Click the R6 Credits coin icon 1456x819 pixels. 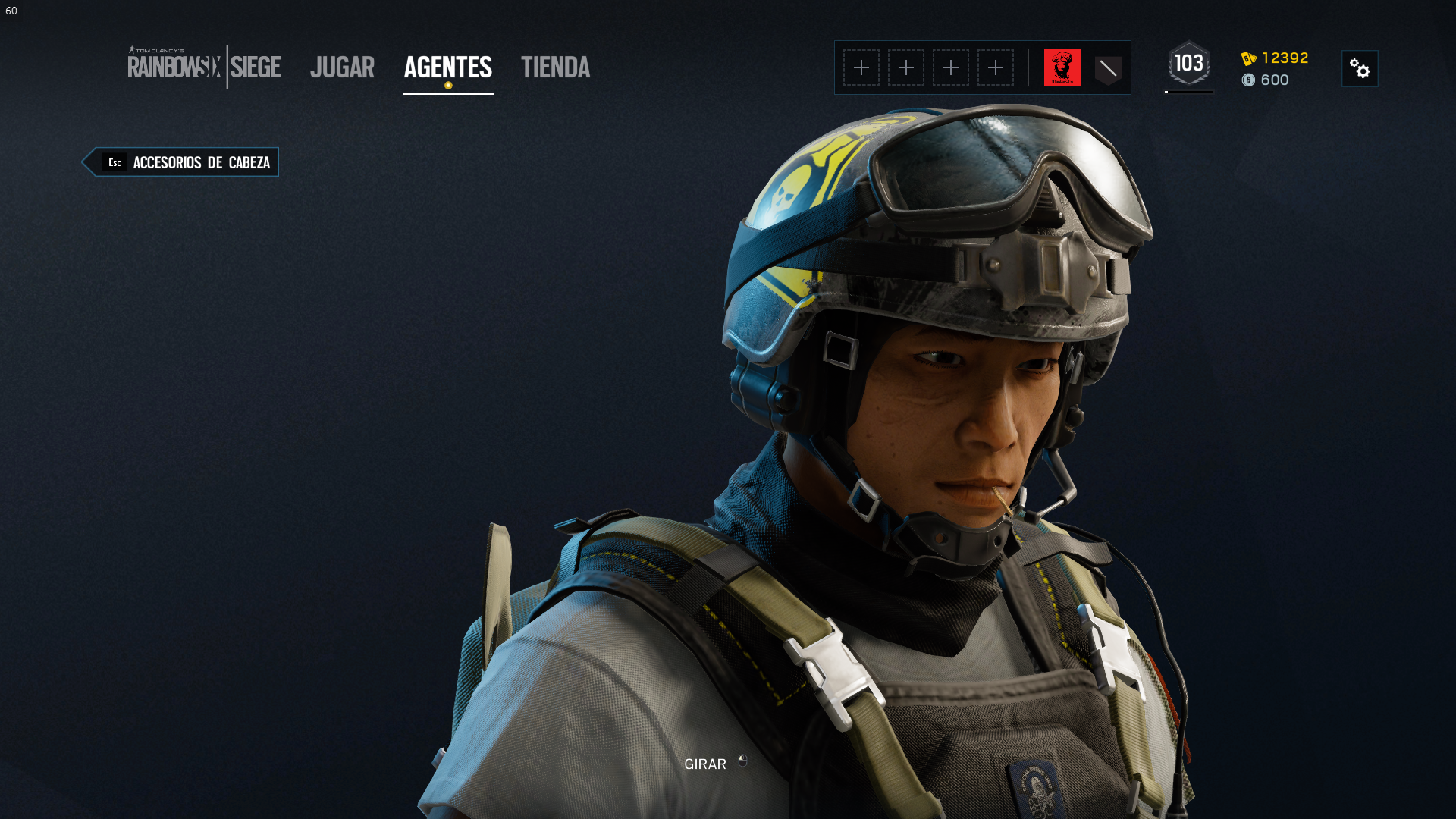pyautogui.click(x=1250, y=80)
